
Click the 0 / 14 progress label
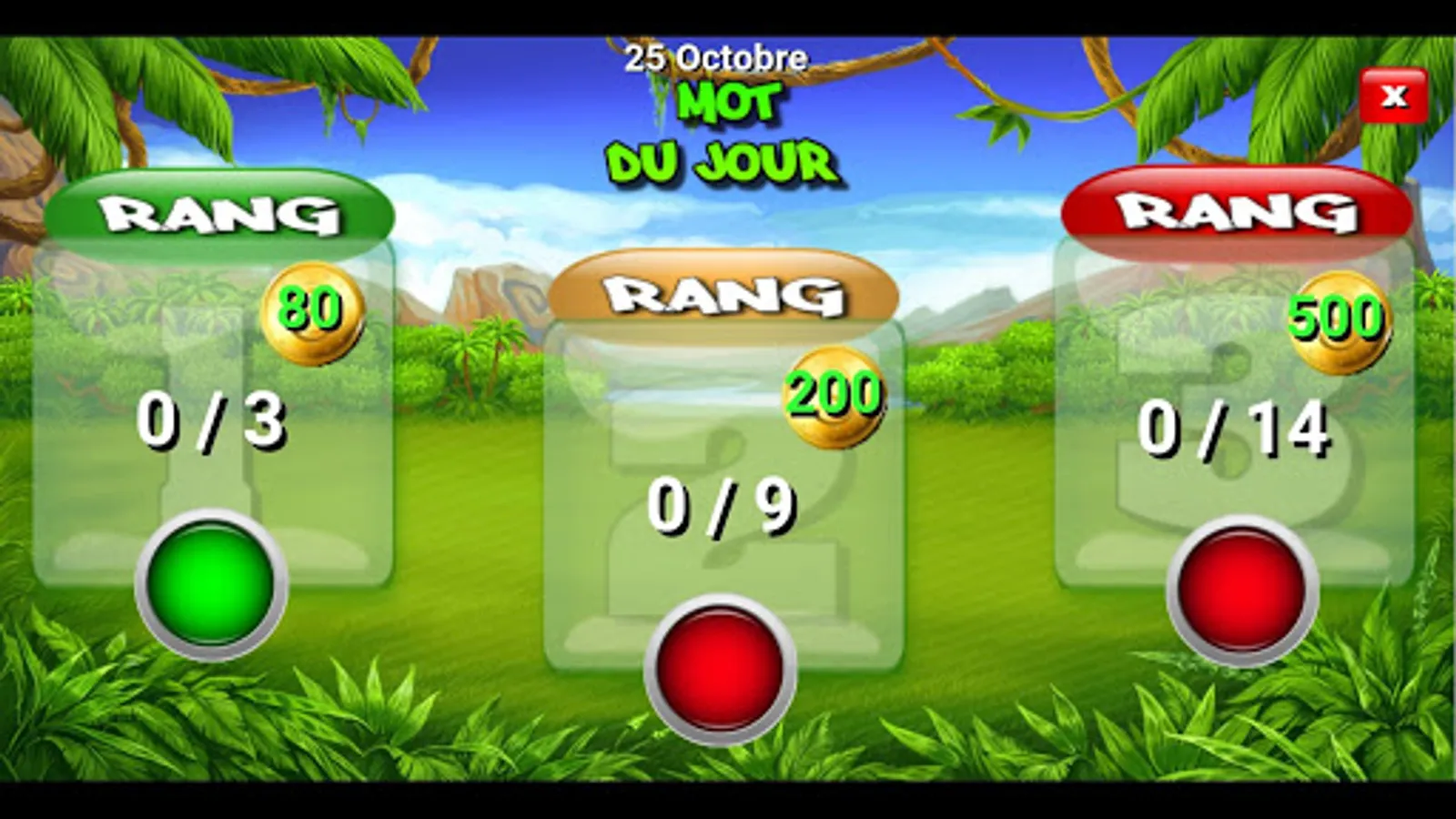point(1234,428)
